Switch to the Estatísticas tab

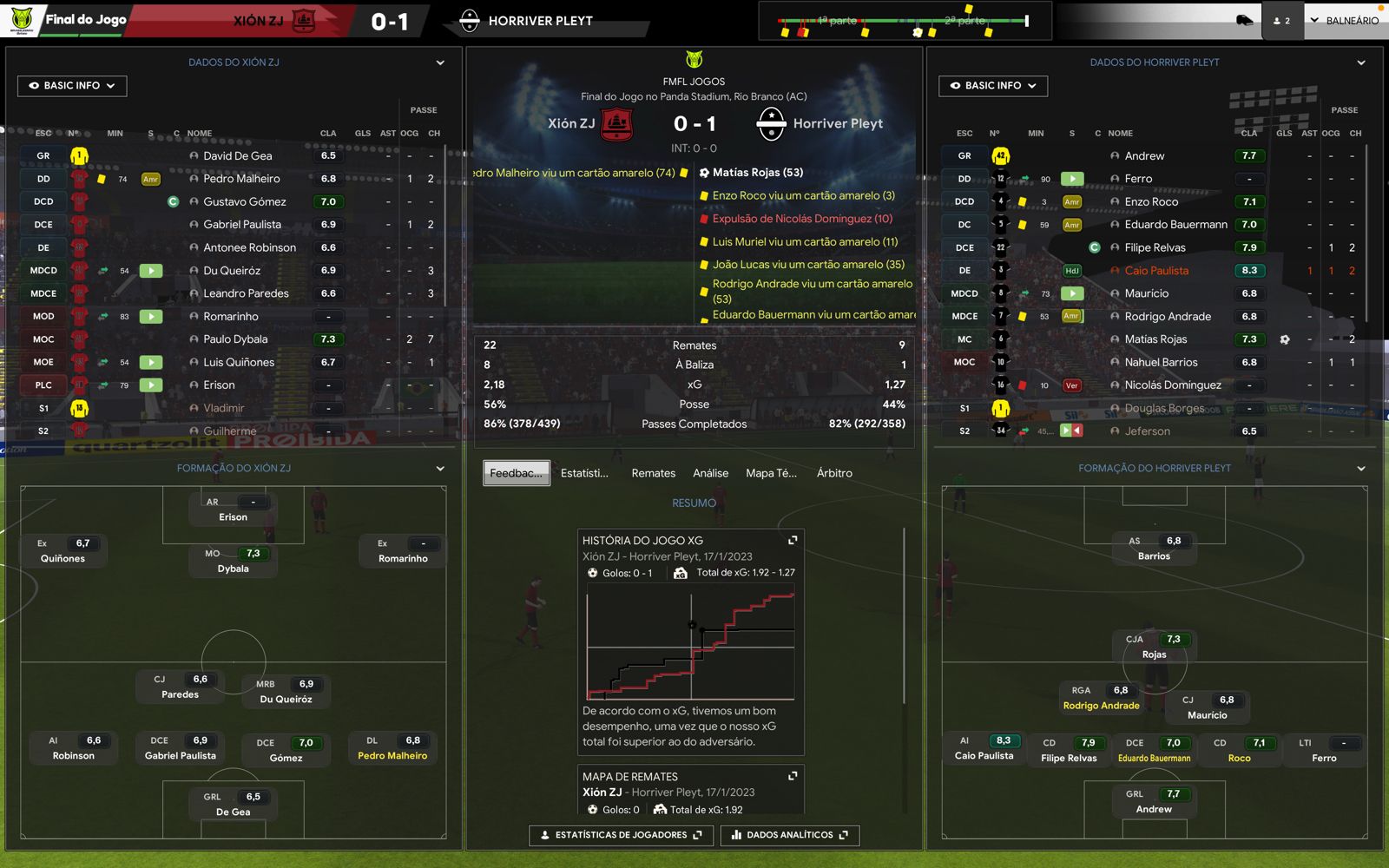pos(584,473)
